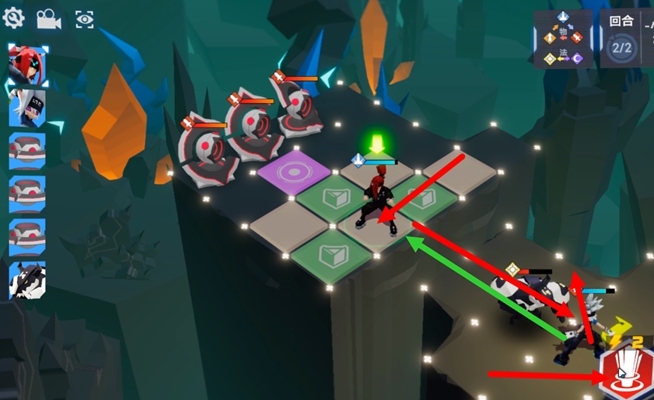Open the gear settings menu
The image size is (654, 400).
pyautogui.click(x=14, y=17)
